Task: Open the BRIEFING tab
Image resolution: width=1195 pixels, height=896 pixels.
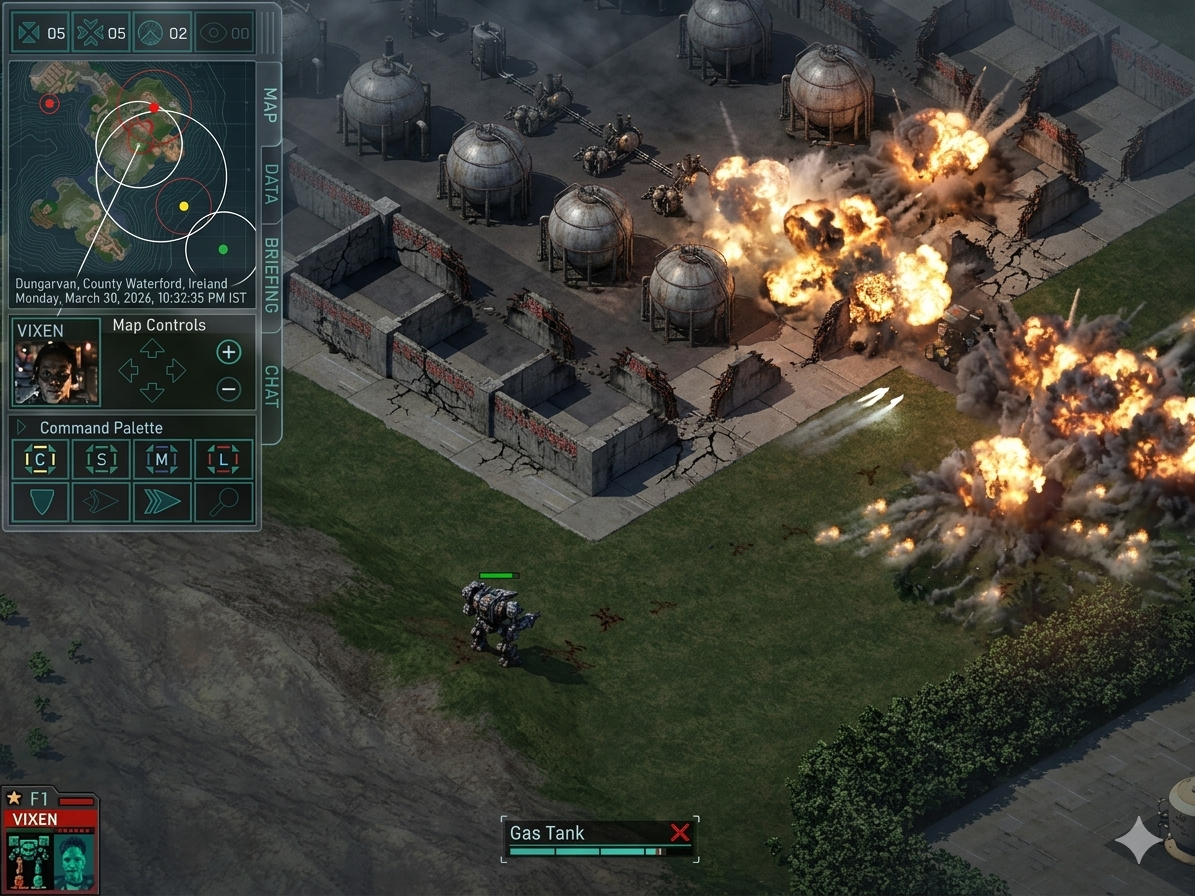Action: pyautogui.click(x=271, y=274)
